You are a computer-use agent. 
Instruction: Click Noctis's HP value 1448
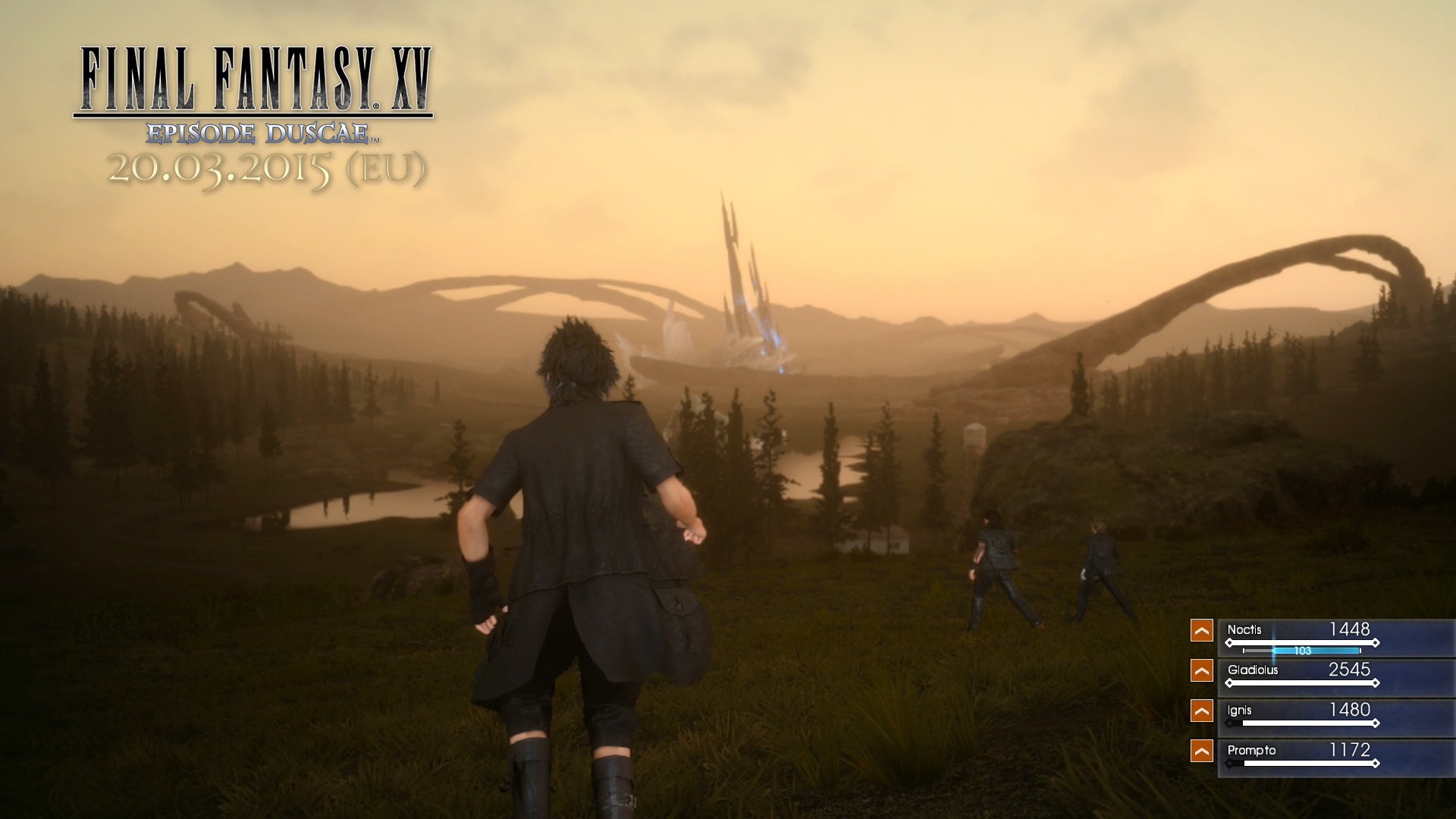pos(1350,628)
